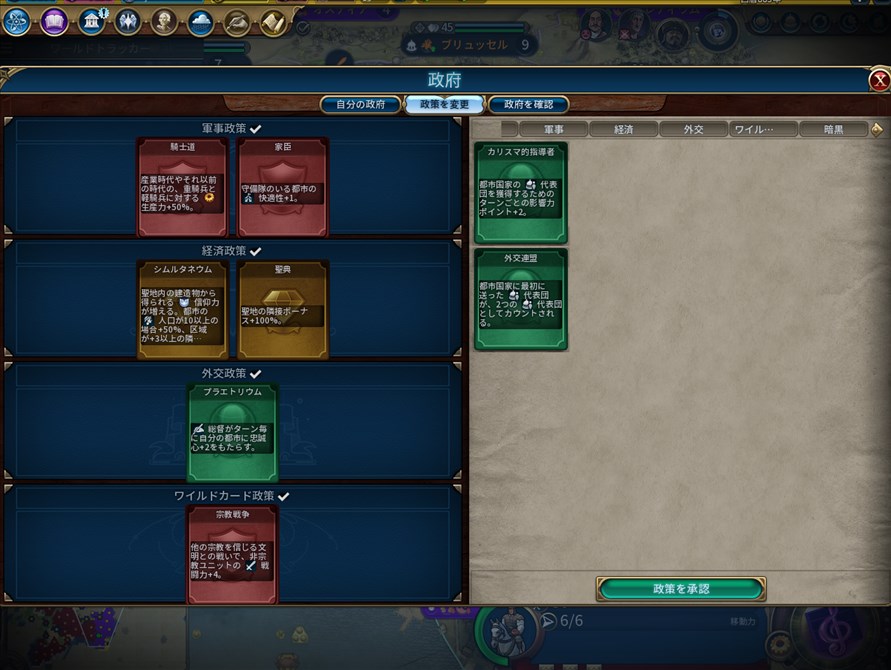Image resolution: width=891 pixels, height=670 pixels.
Task: Switch to the 自分の政府 tab
Action: (359, 104)
